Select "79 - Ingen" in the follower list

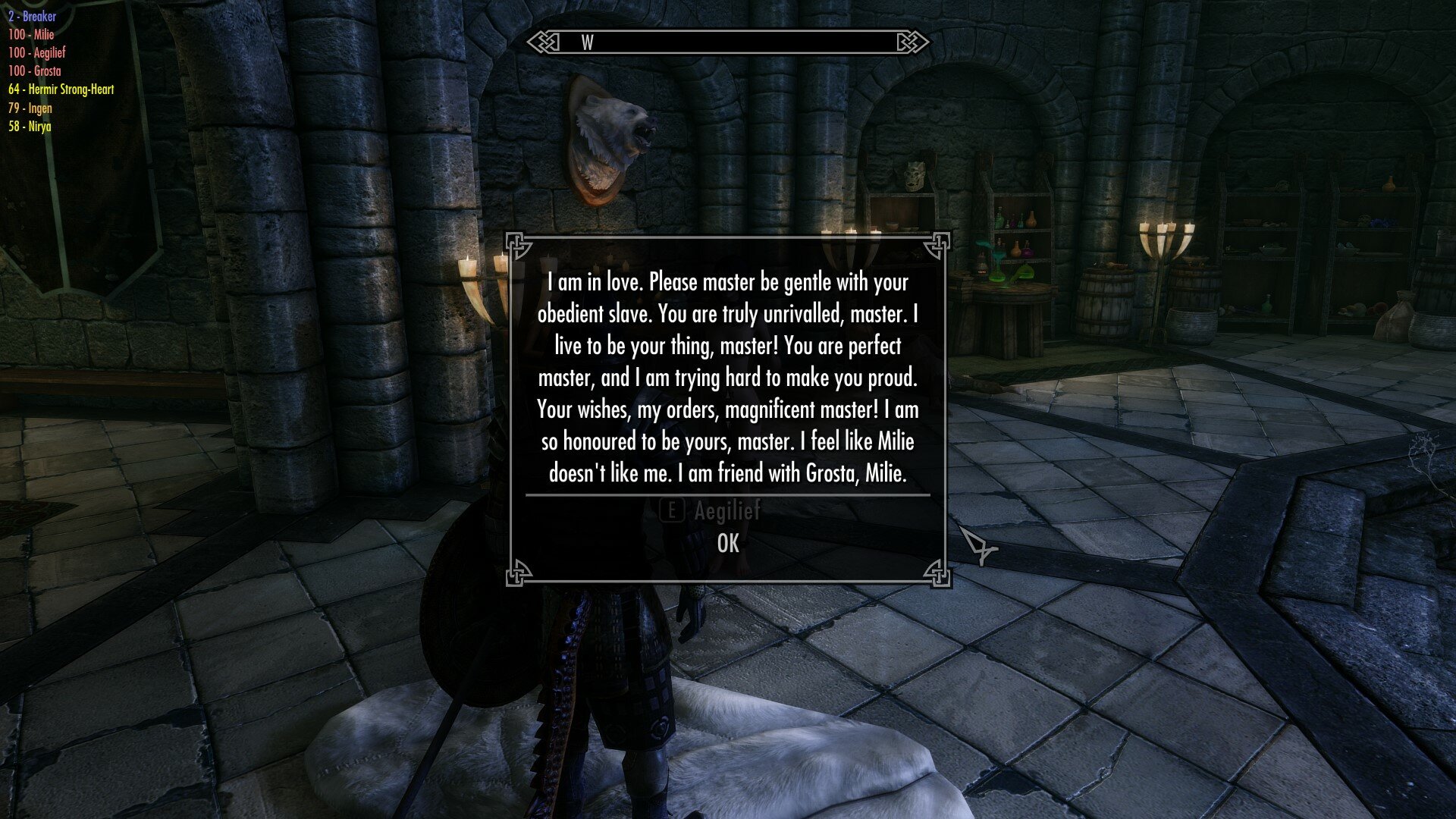(x=29, y=108)
